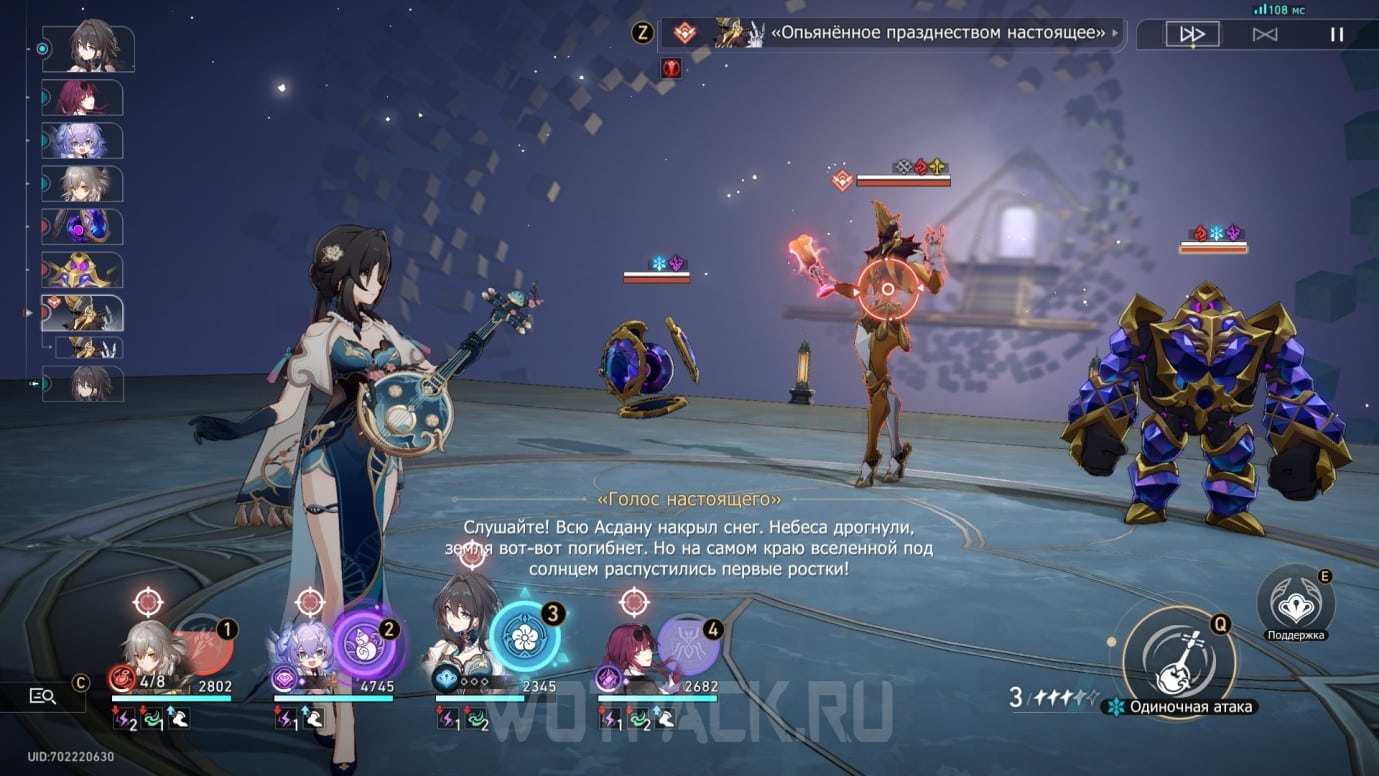Select the grey-haired character portrait in the party bar
Screen dimensions: 1379x776
156,650
